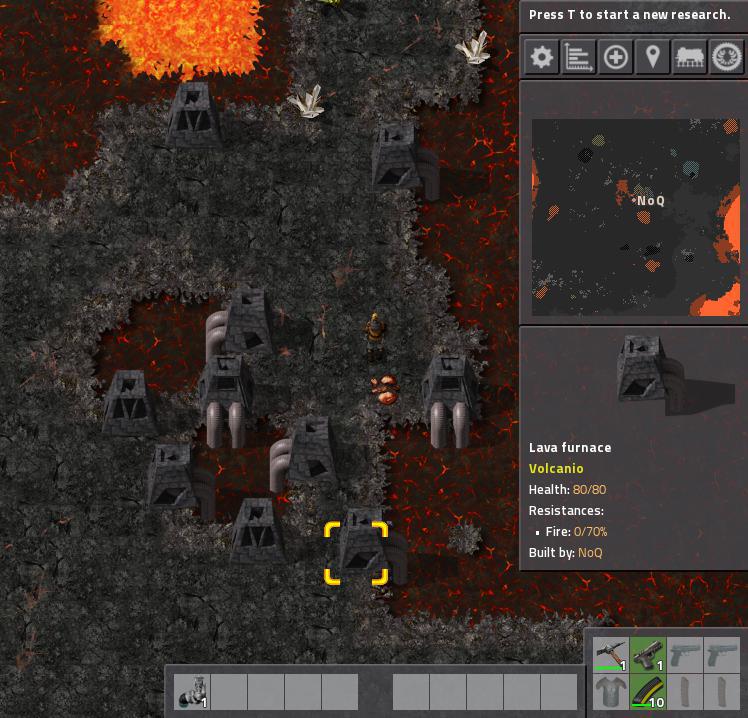The image size is (748, 718).
Task: Click the armor equipment slot
Action: tap(611, 692)
